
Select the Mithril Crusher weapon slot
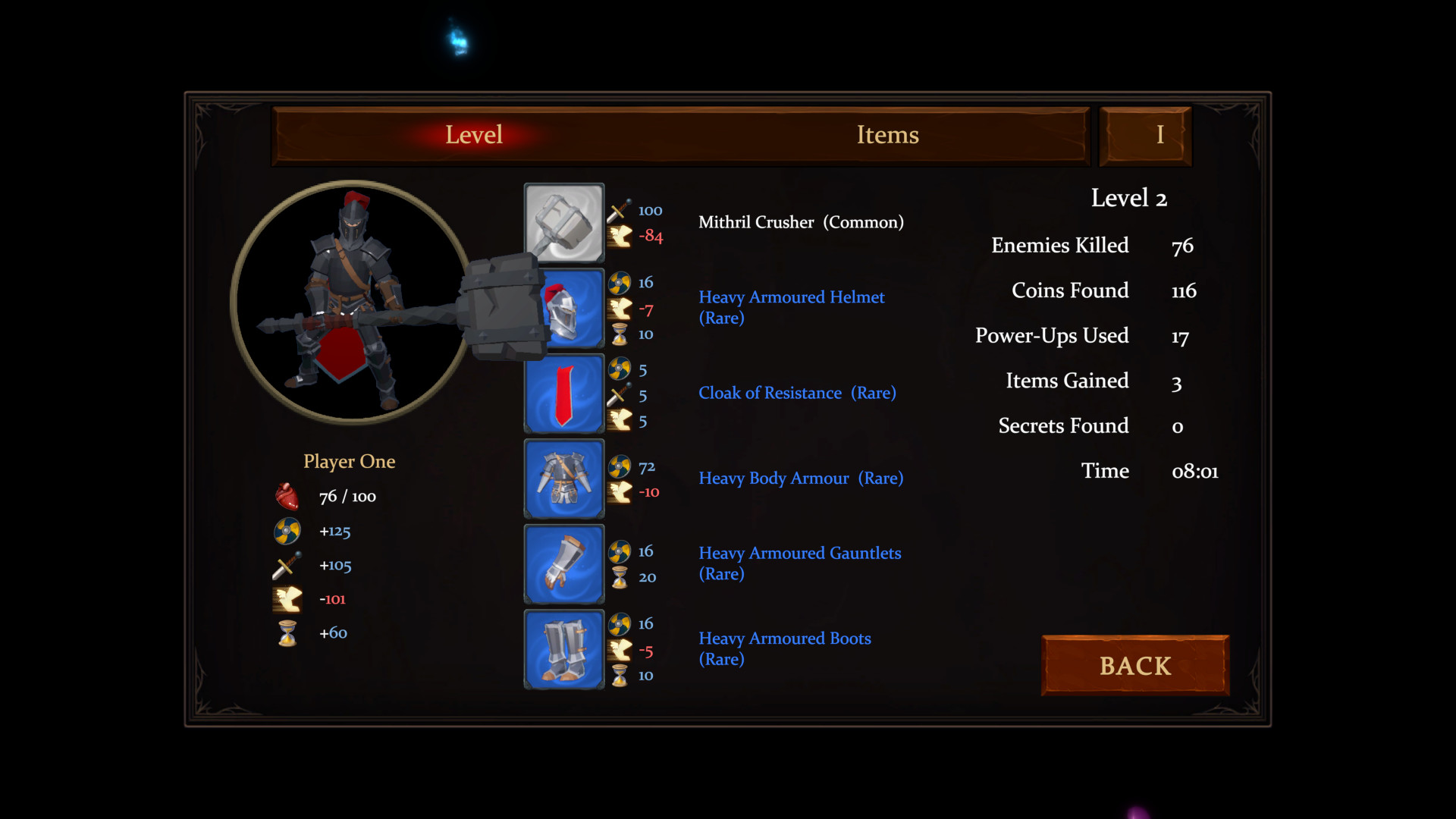[x=564, y=223]
